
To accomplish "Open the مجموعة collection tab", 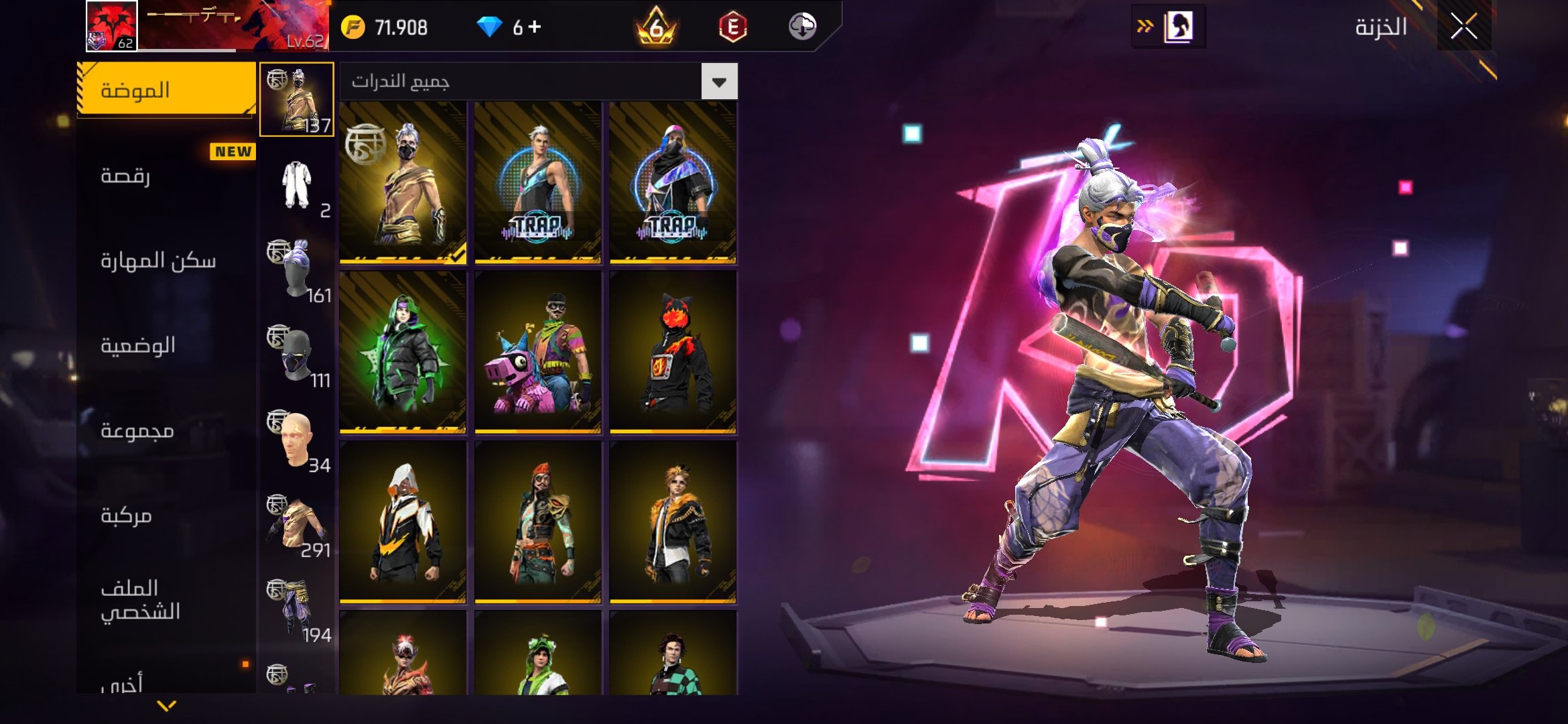I will click(166, 430).
